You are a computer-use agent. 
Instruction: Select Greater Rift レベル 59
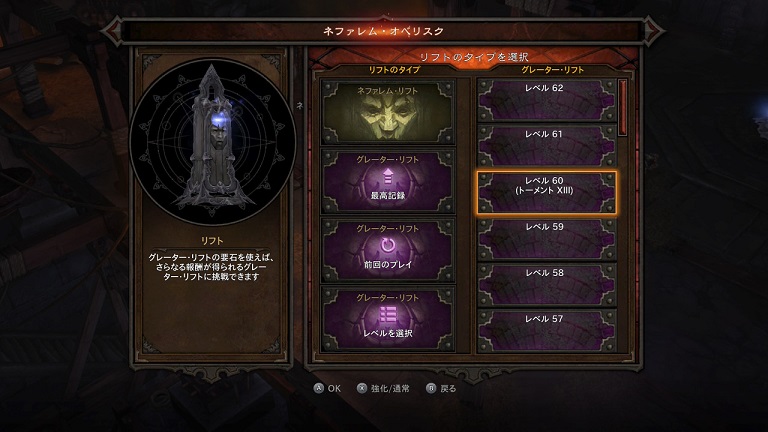544,238
